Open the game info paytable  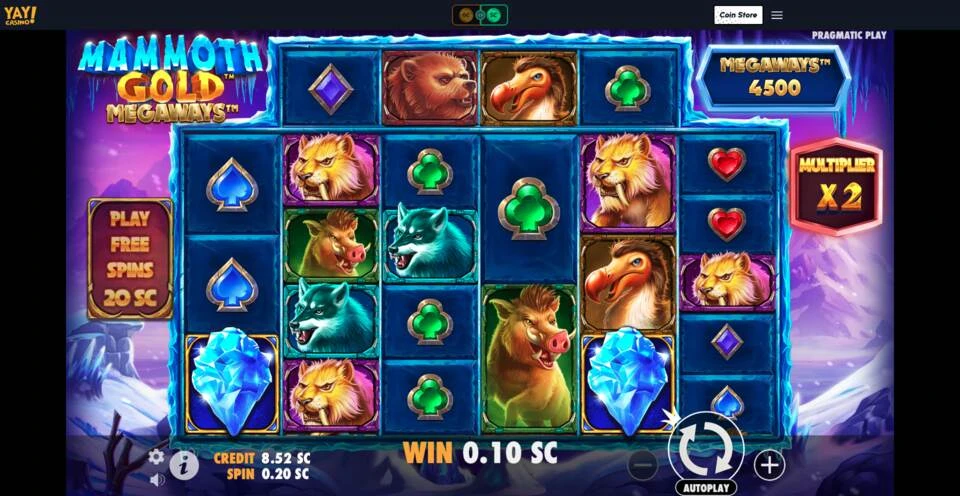184,464
